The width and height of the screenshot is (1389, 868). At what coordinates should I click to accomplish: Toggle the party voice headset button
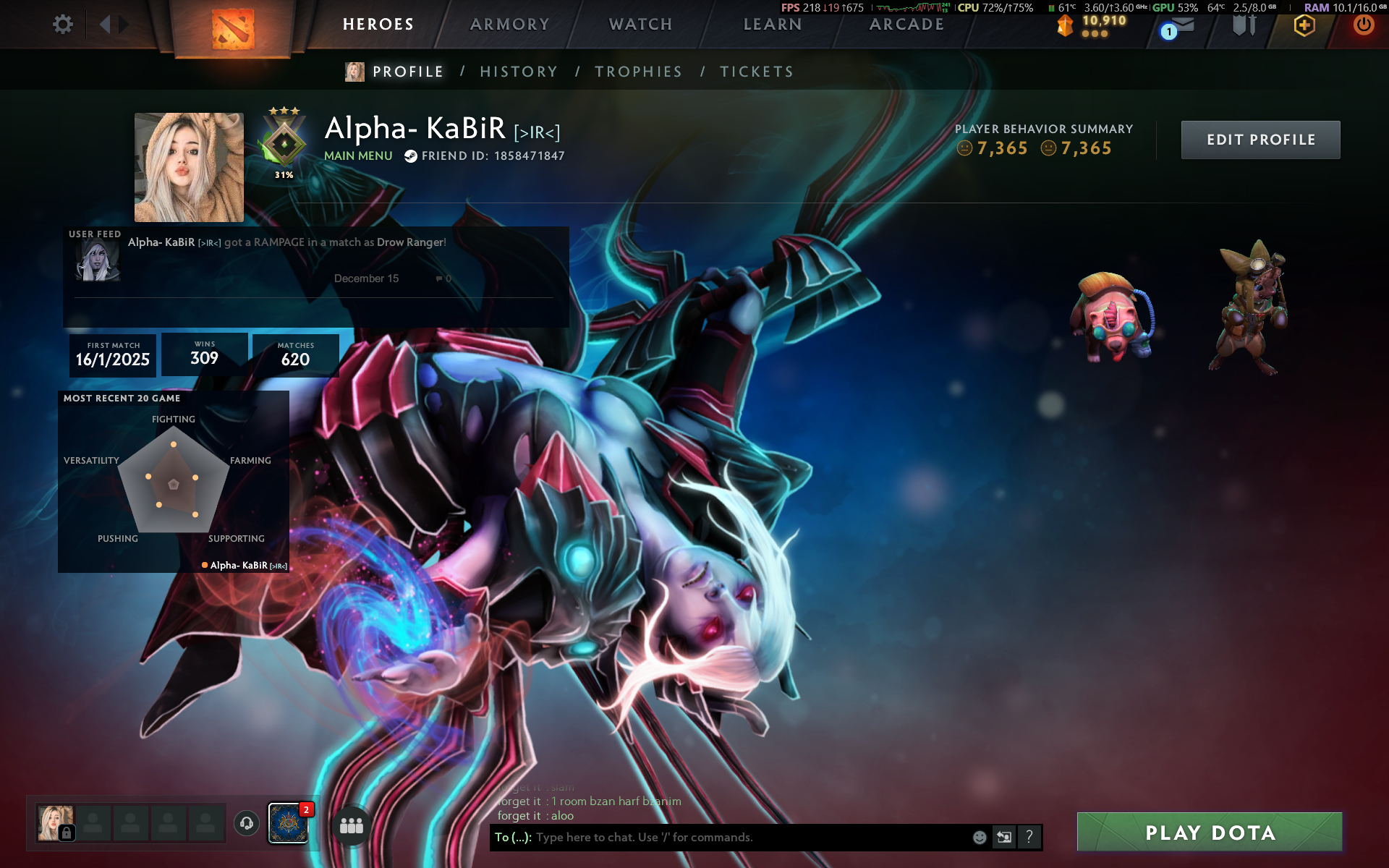[247, 823]
